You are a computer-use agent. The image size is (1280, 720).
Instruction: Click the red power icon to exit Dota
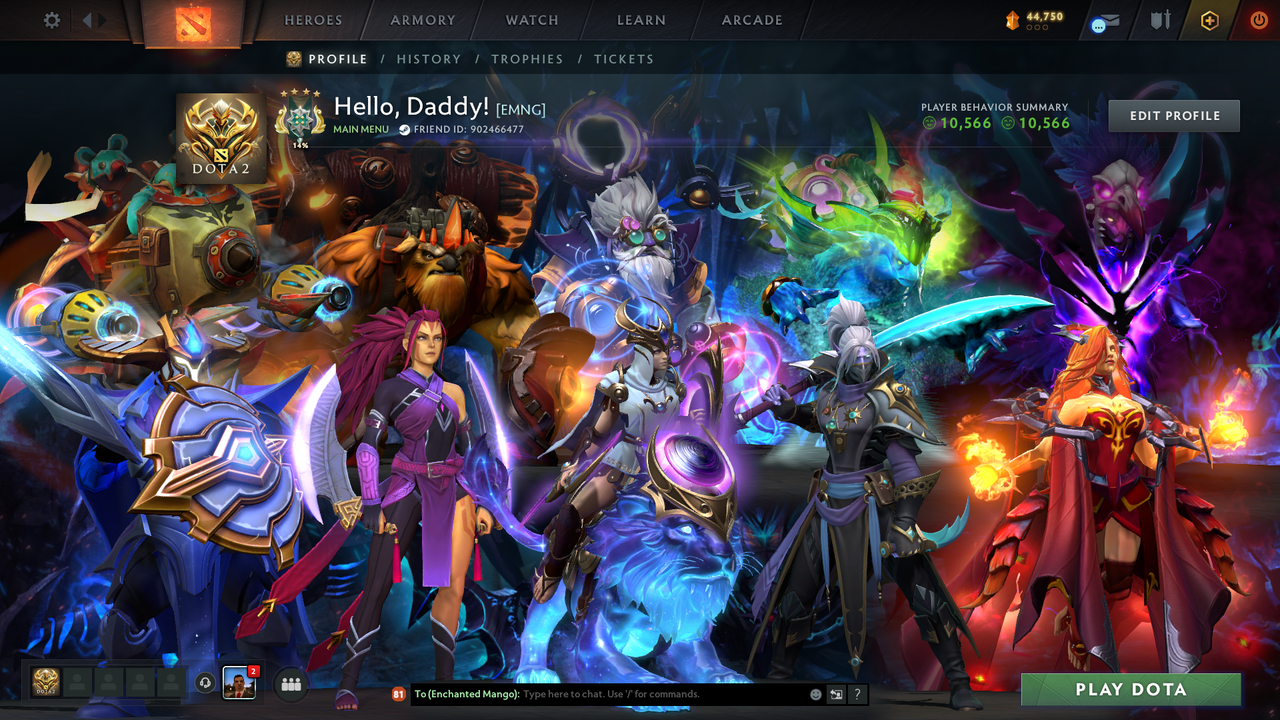click(x=1258, y=19)
